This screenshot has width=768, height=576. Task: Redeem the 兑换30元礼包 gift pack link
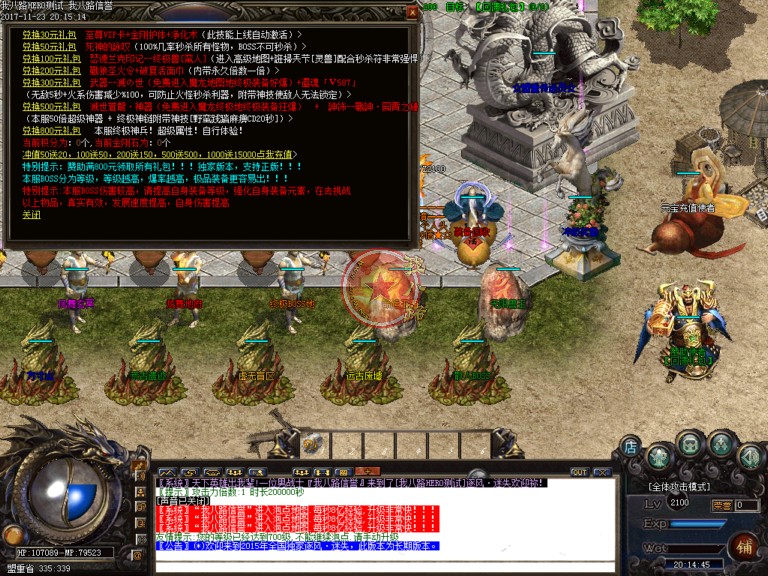point(39,34)
